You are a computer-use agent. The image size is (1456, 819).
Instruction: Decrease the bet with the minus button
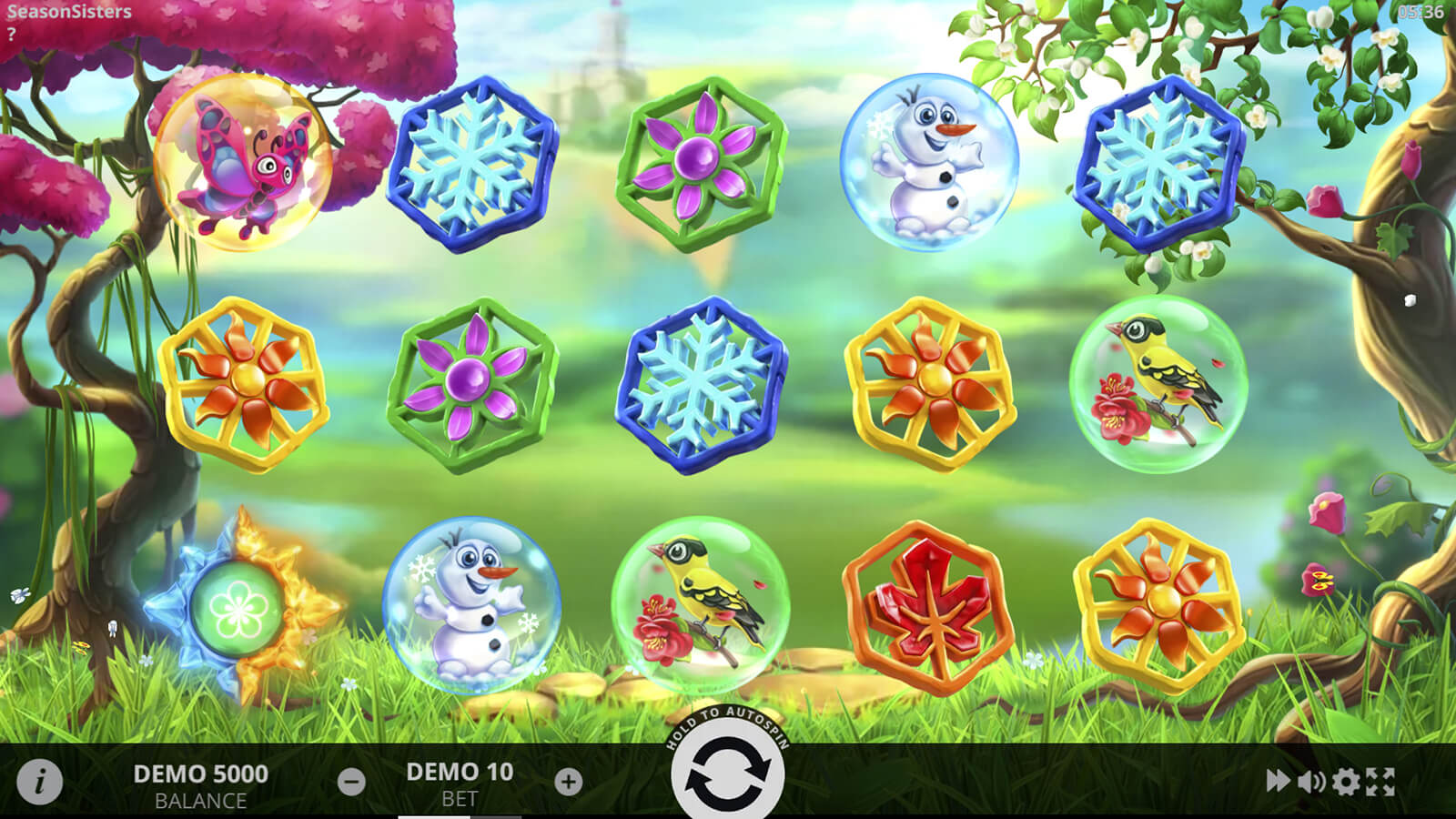351,781
